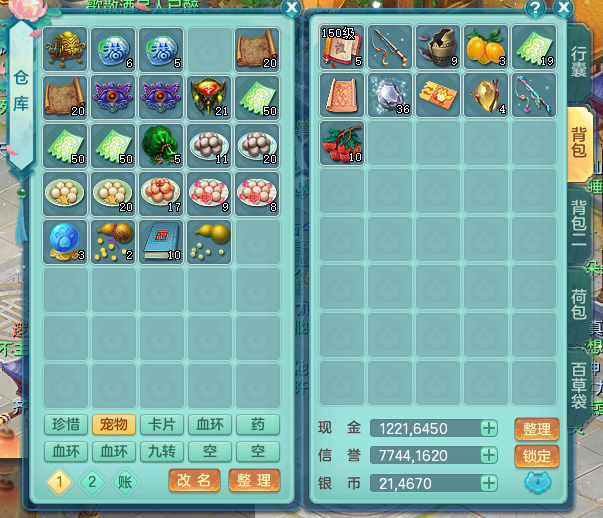The height and width of the screenshot is (518, 603).
Task: Switch to the 药 warehouse category
Action: pos(257,425)
